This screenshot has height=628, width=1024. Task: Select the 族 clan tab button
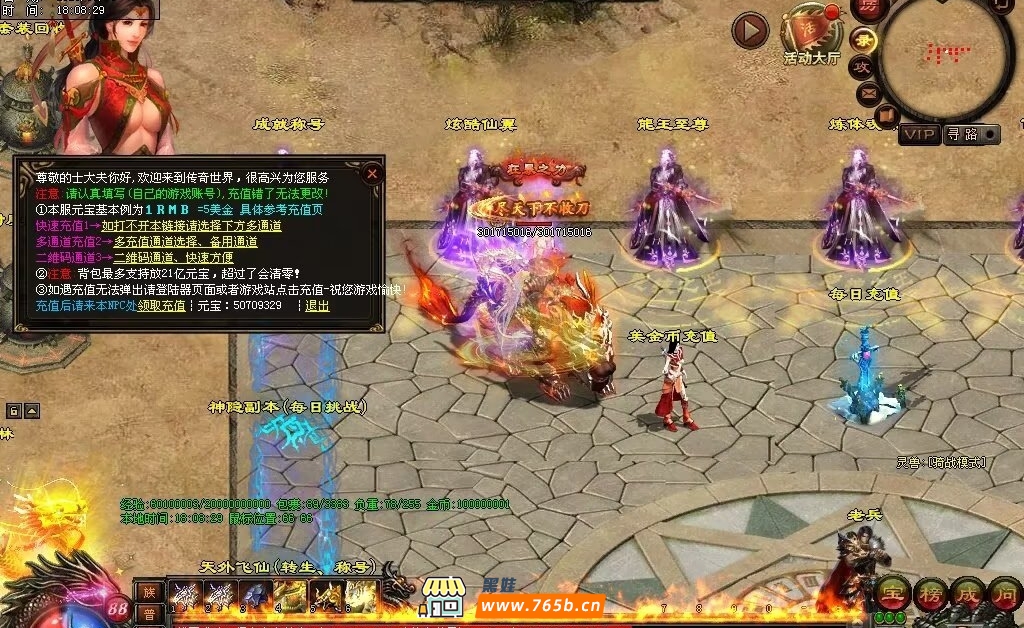pyautogui.click(x=149, y=591)
